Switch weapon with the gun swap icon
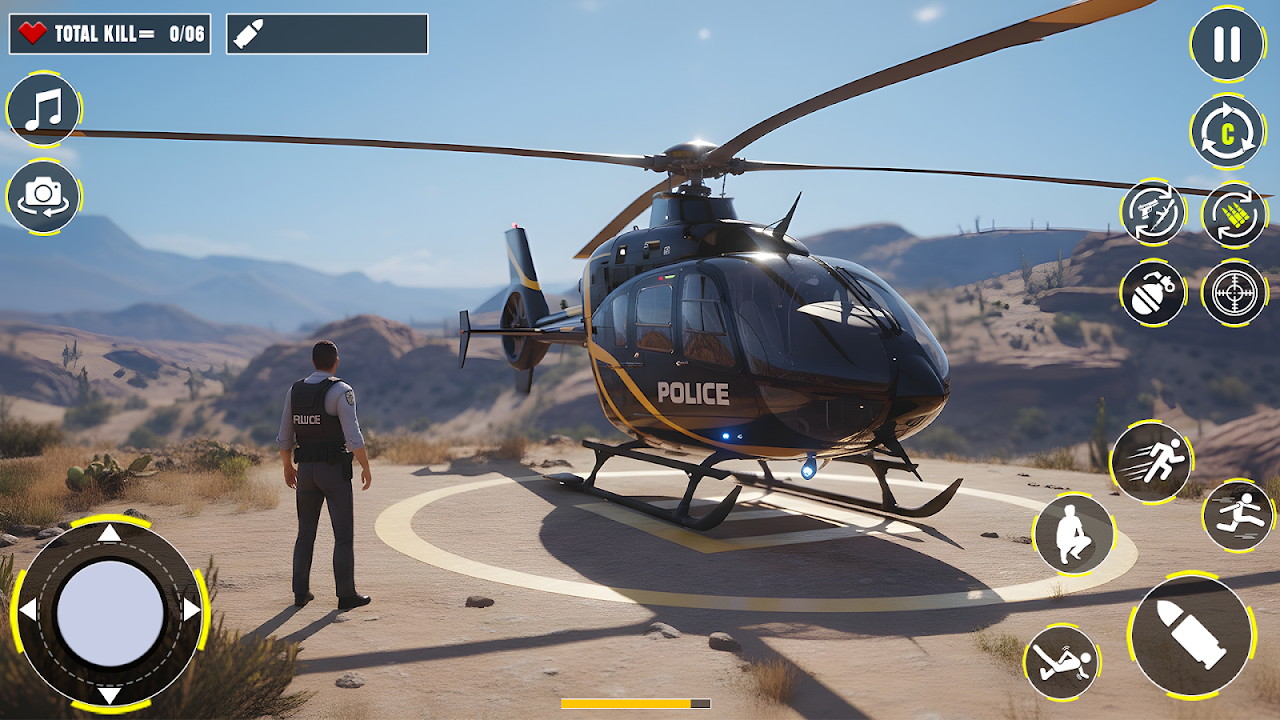The width and height of the screenshot is (1280, 720). pyautogui.click(x=1153, y=212)
